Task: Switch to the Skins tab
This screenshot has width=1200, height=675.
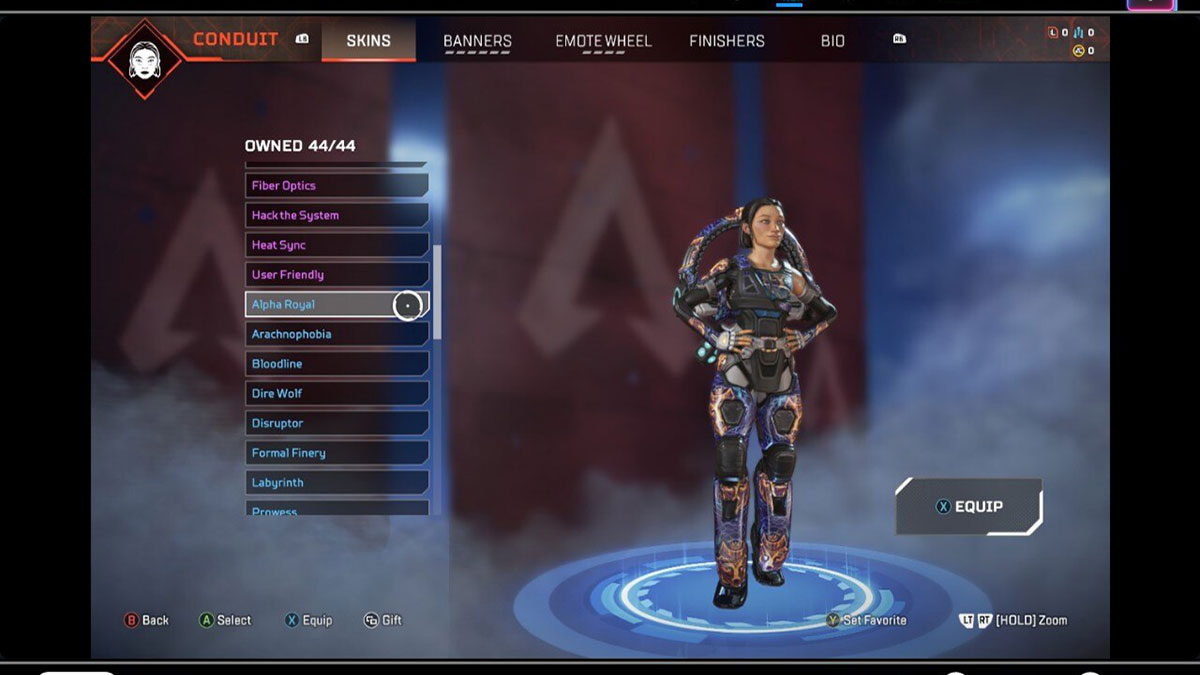Action: (x=368, y=41)
